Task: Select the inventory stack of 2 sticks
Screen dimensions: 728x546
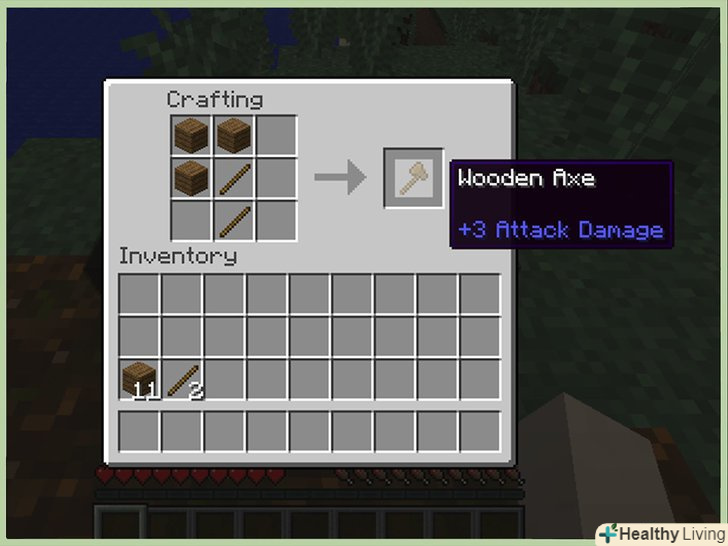Action: pyautogui.click(x=184, y=379)
